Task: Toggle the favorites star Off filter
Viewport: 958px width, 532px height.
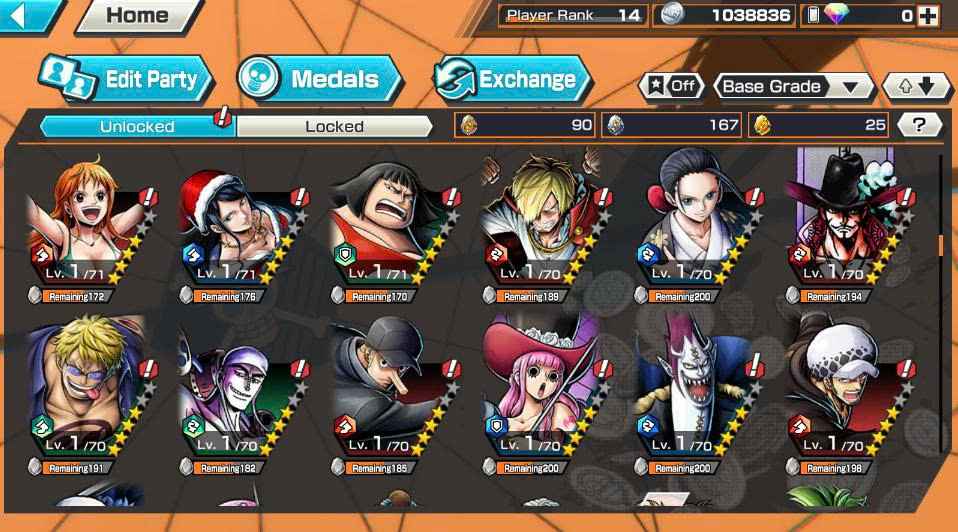Action: click(671, 86)
